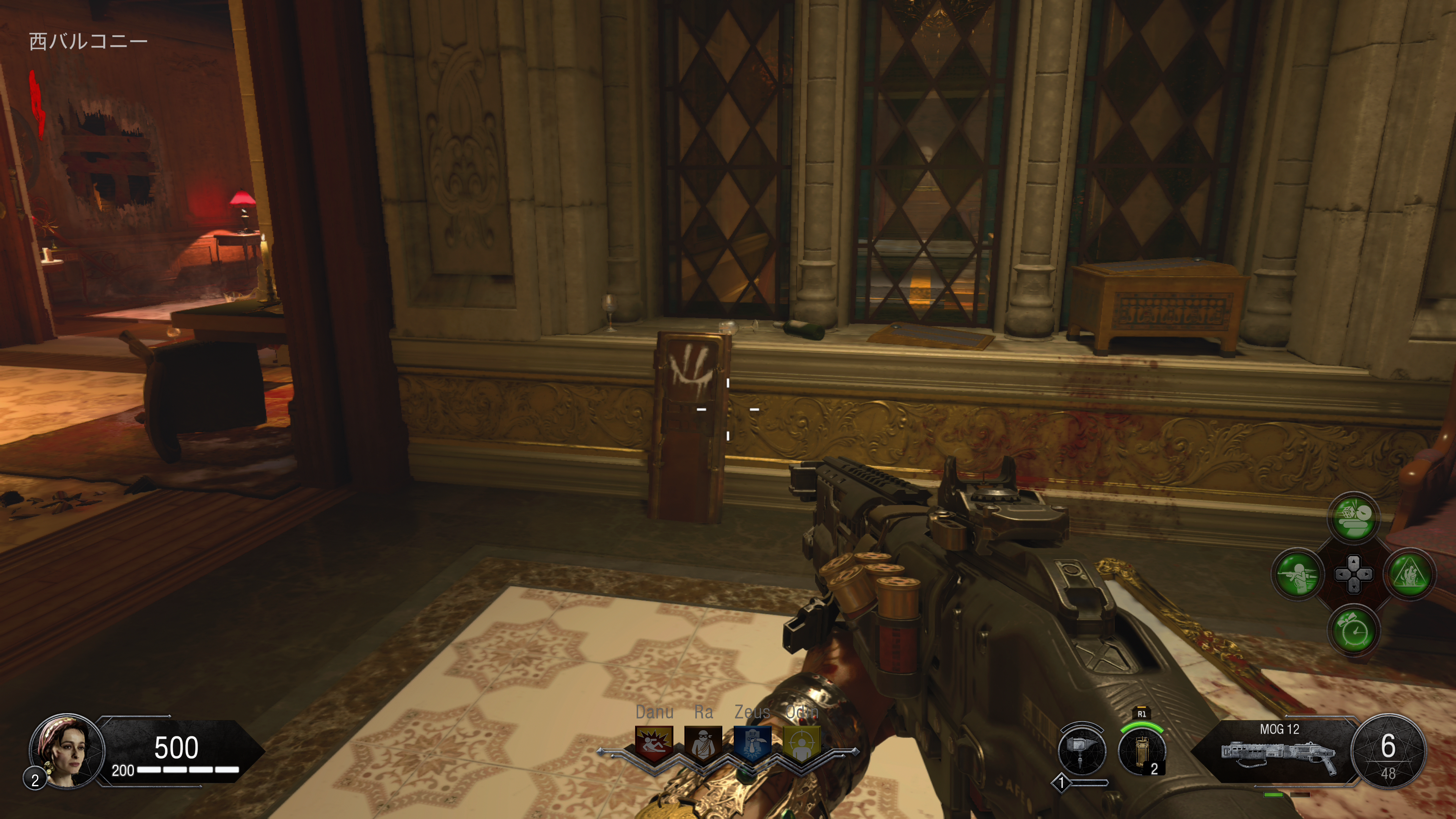
Task: Click the MOG 12 weapon panel
Action: coord(1279,751)
